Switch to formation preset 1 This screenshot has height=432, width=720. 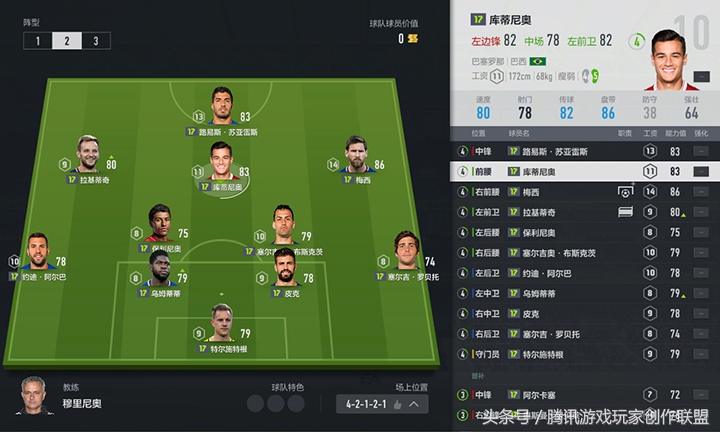[38, 41]
